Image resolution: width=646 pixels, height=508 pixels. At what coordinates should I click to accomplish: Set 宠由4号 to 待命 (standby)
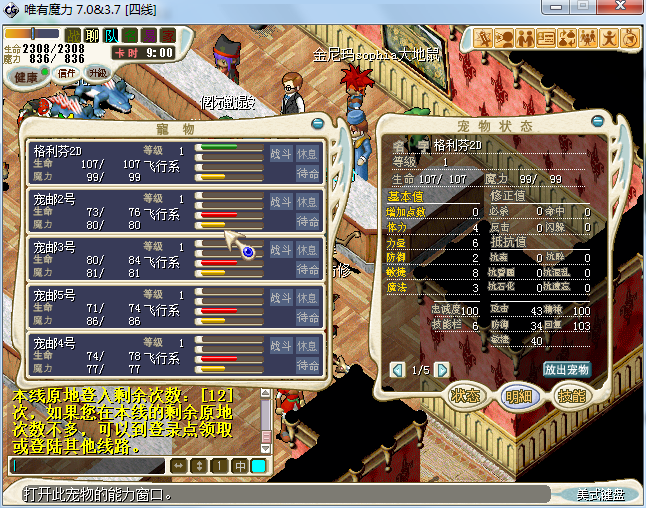pyautogui.click(x=308, y=365)
